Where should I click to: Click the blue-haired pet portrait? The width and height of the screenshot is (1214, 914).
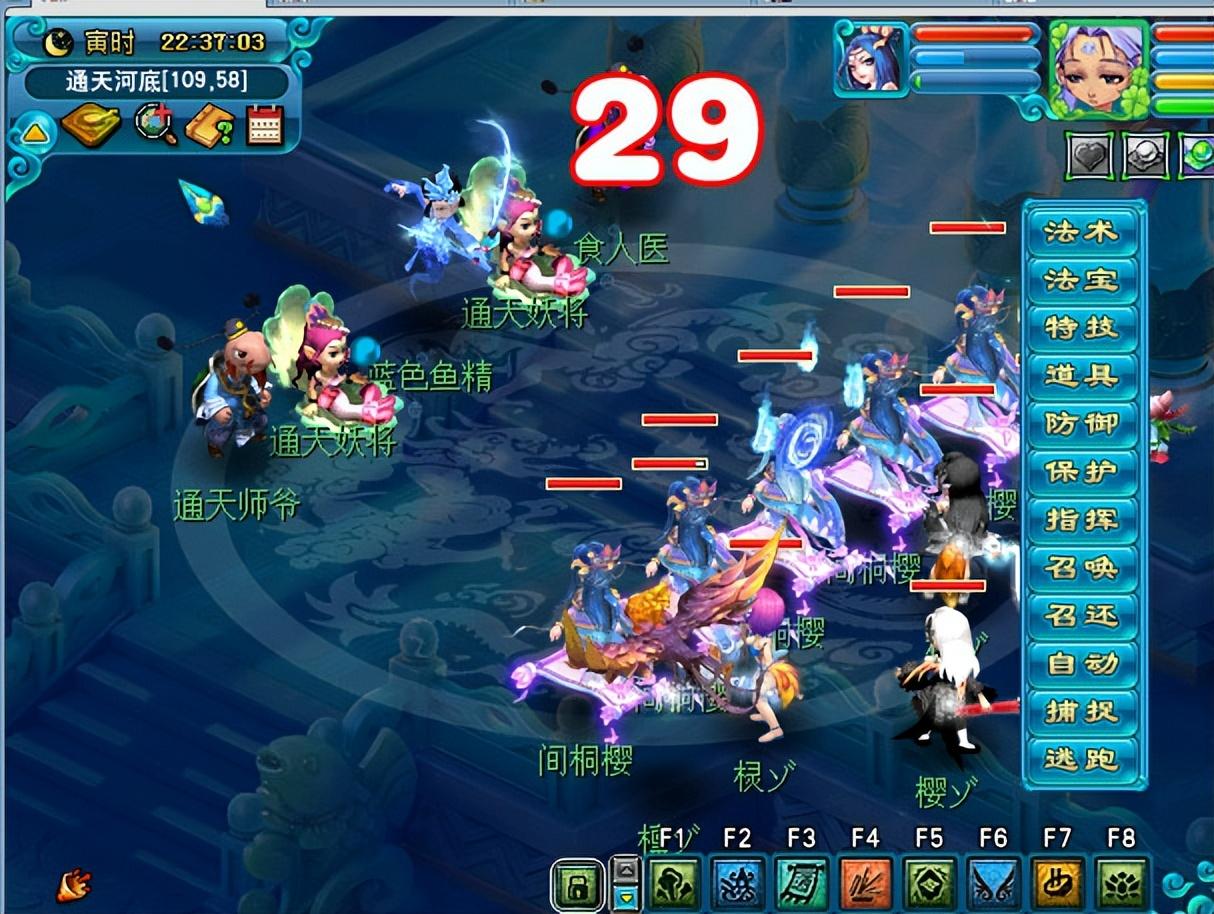coord(871,60)
